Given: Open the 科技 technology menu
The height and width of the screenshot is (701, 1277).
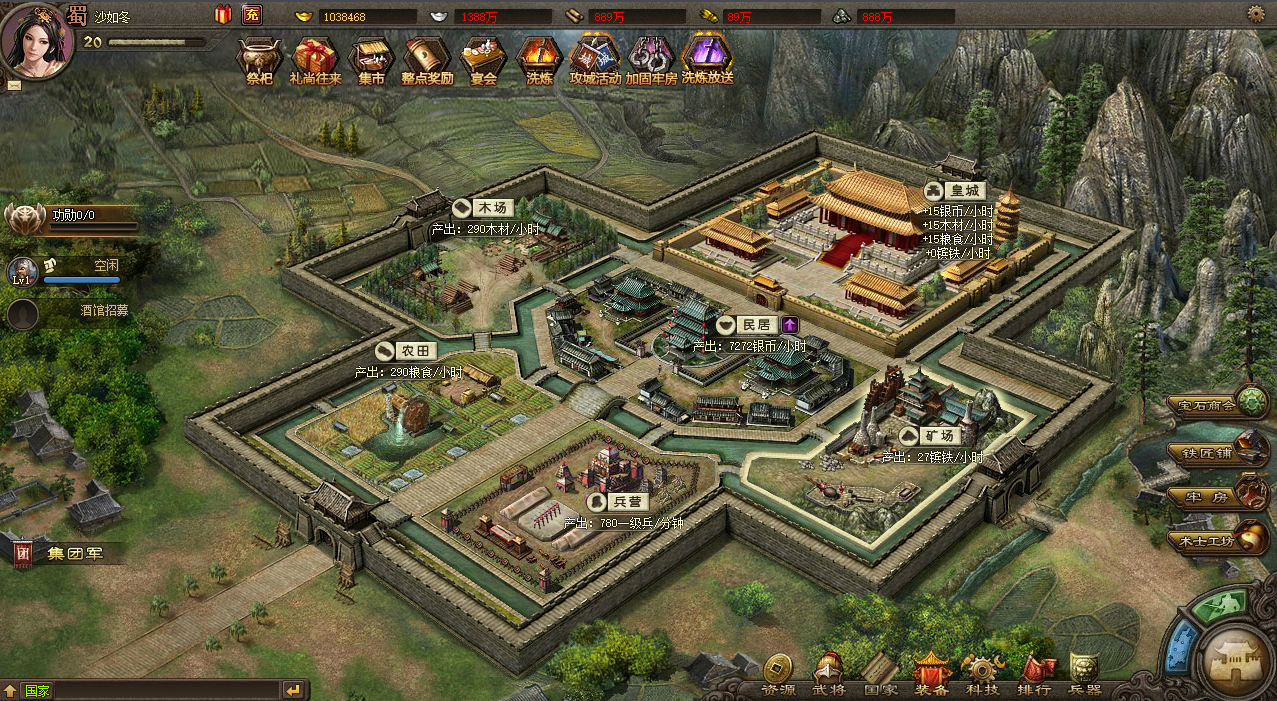Looking at the screenshot, I should coord(982,673).
